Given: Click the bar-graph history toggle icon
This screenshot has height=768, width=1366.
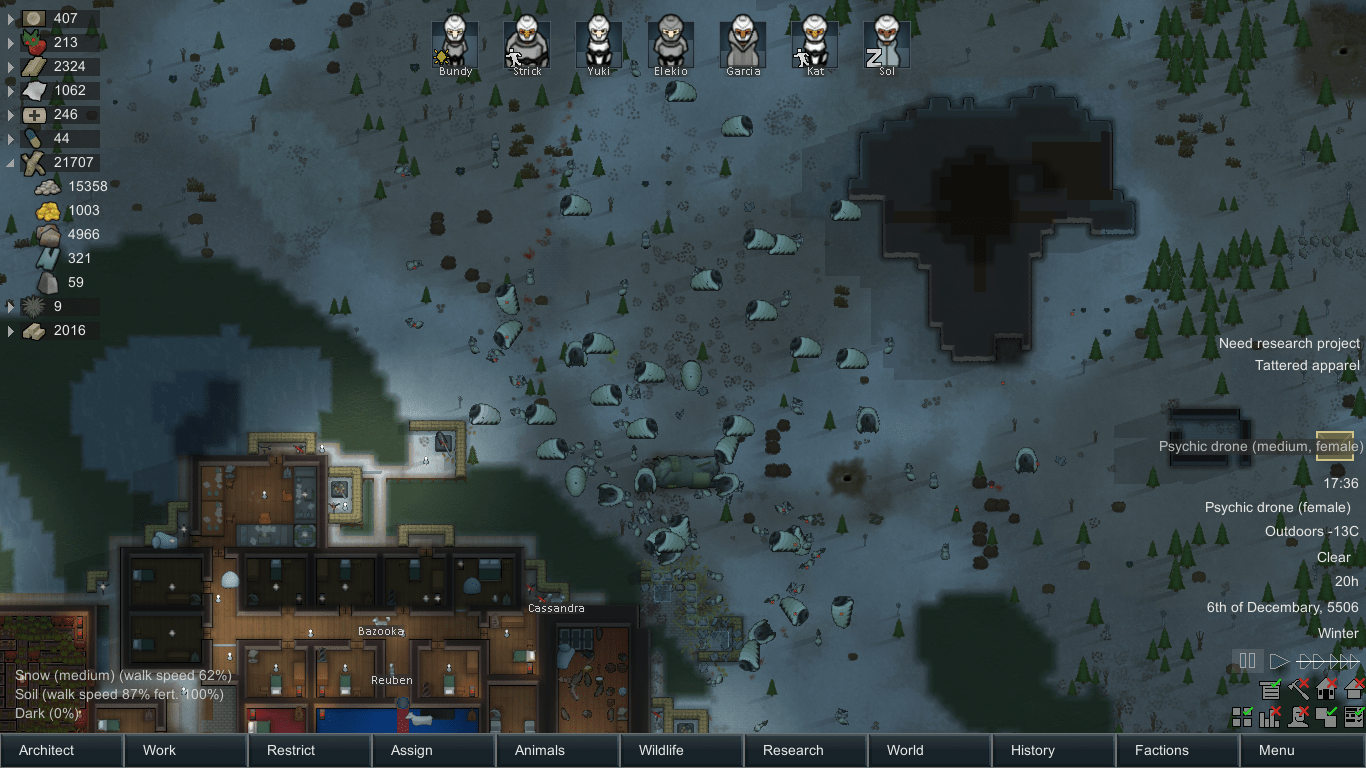Looking at the screenshot, I should pos(1270,717).
